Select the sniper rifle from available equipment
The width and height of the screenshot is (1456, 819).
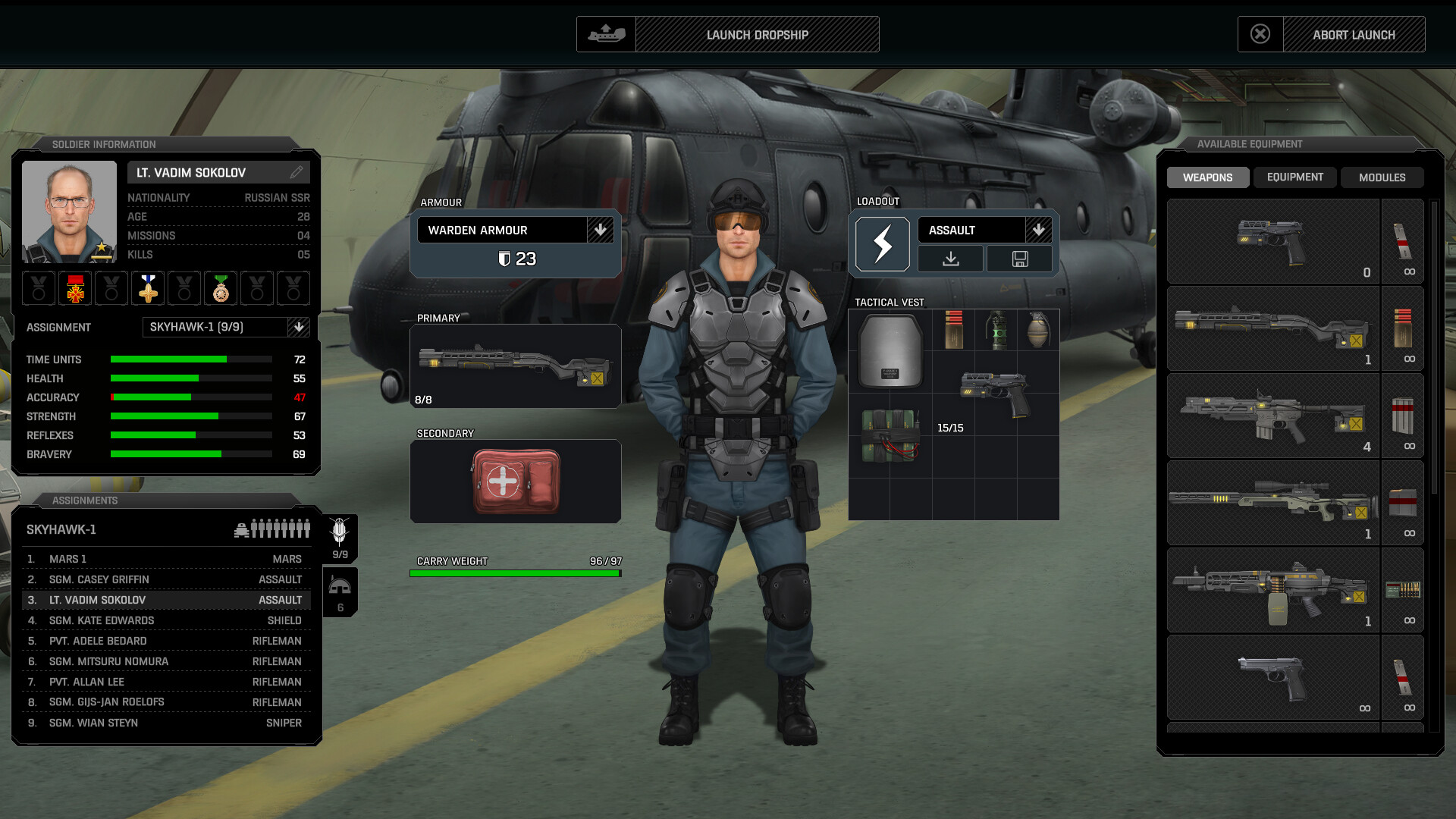pyautogui.click(x=1272, y=503)
